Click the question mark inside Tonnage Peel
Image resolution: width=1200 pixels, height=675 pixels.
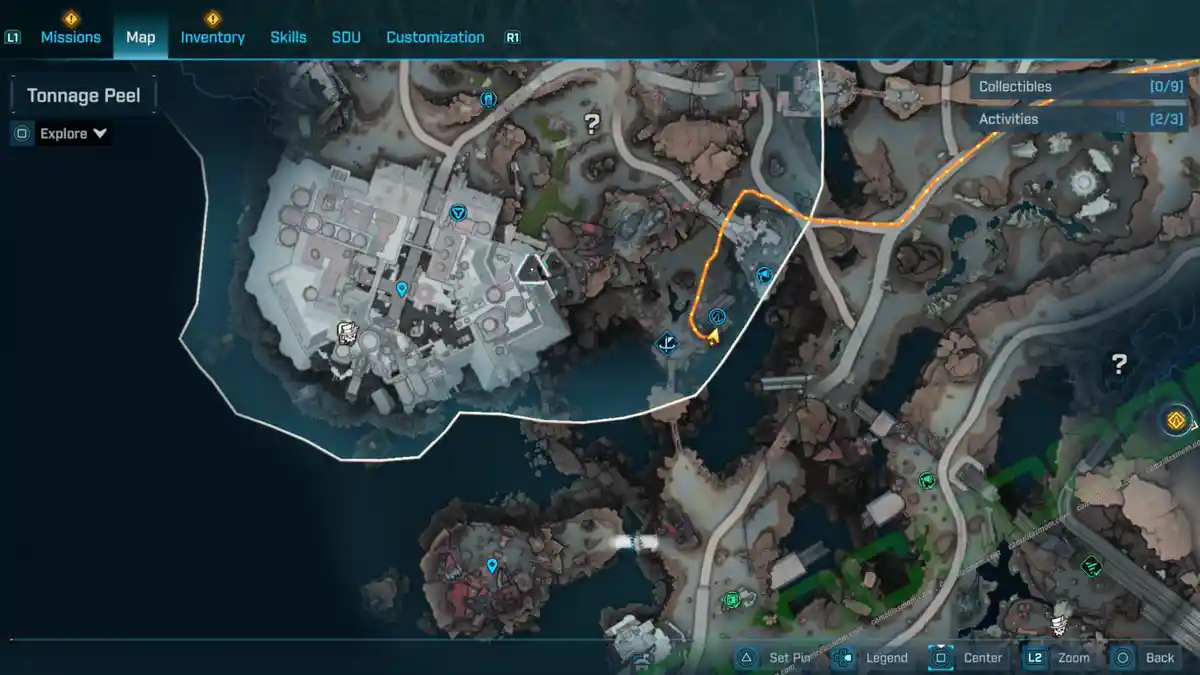[x=592, y=124]
